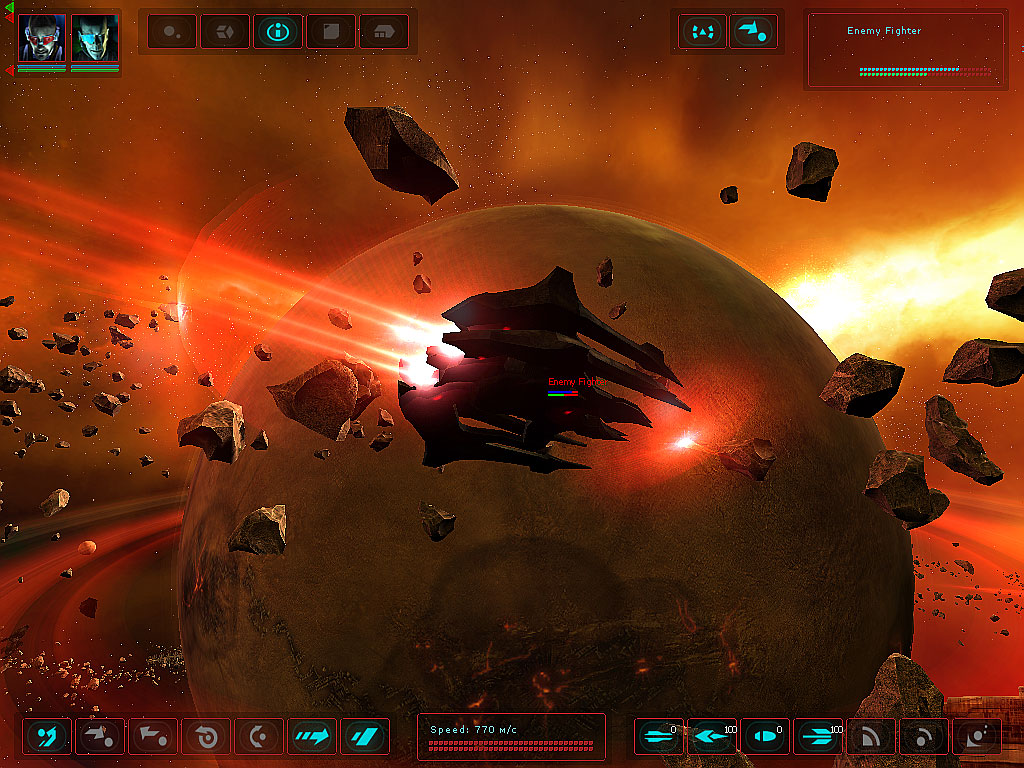Select the left-pointing missile weapon showing 100

712,737
